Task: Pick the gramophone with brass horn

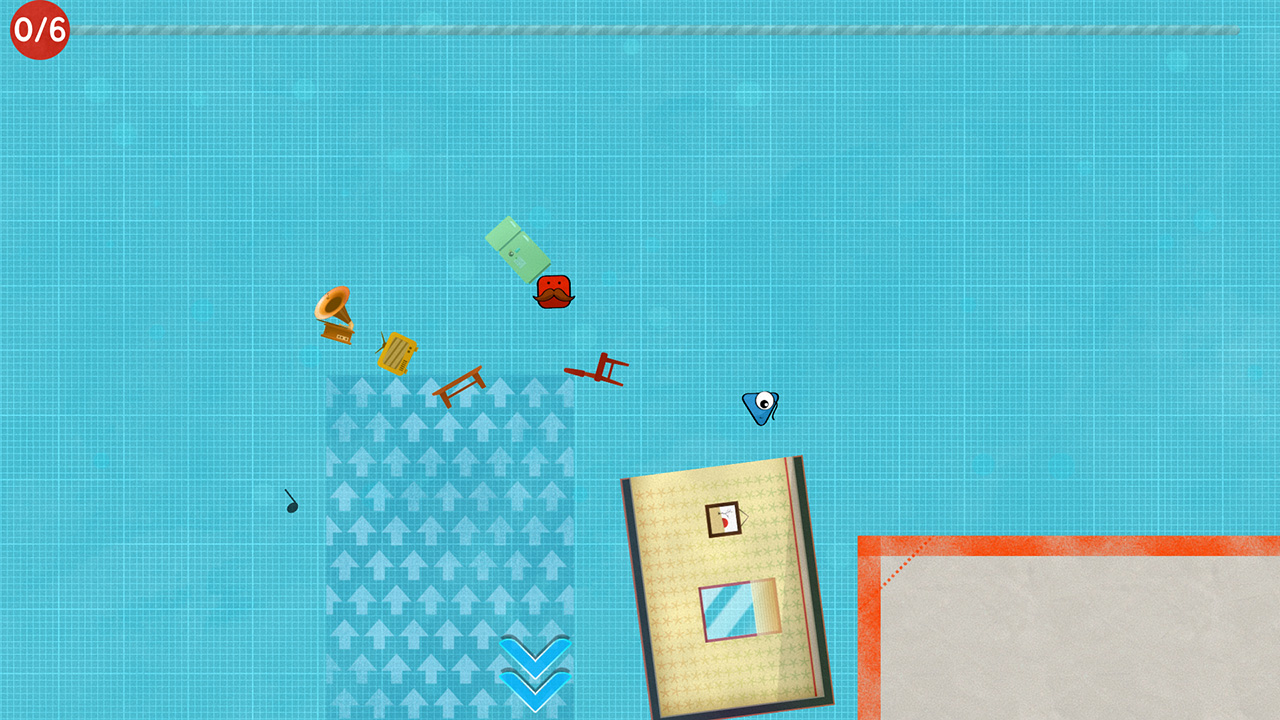Action: (338, 315)
